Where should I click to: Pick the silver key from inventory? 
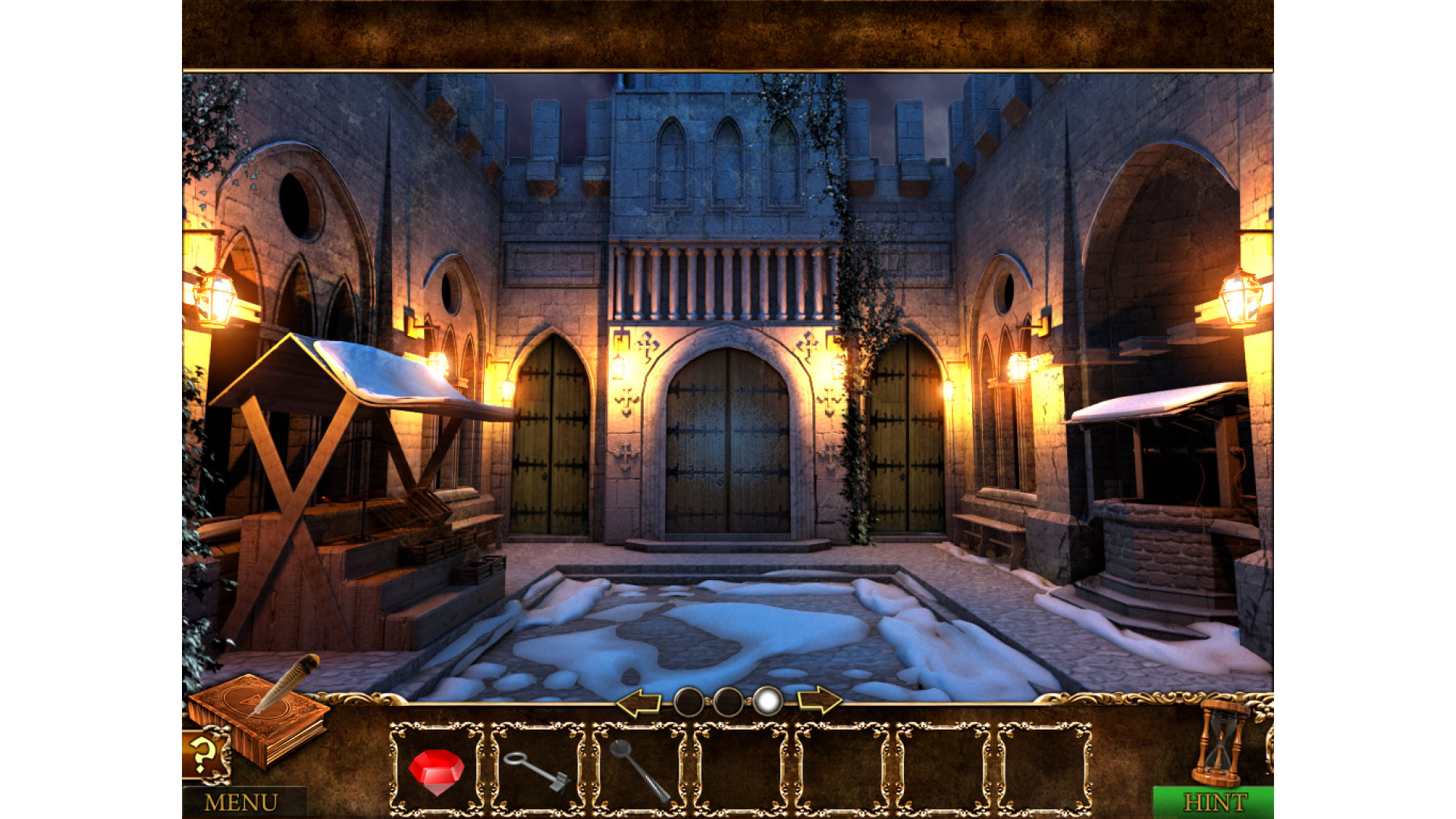[537, 770]
